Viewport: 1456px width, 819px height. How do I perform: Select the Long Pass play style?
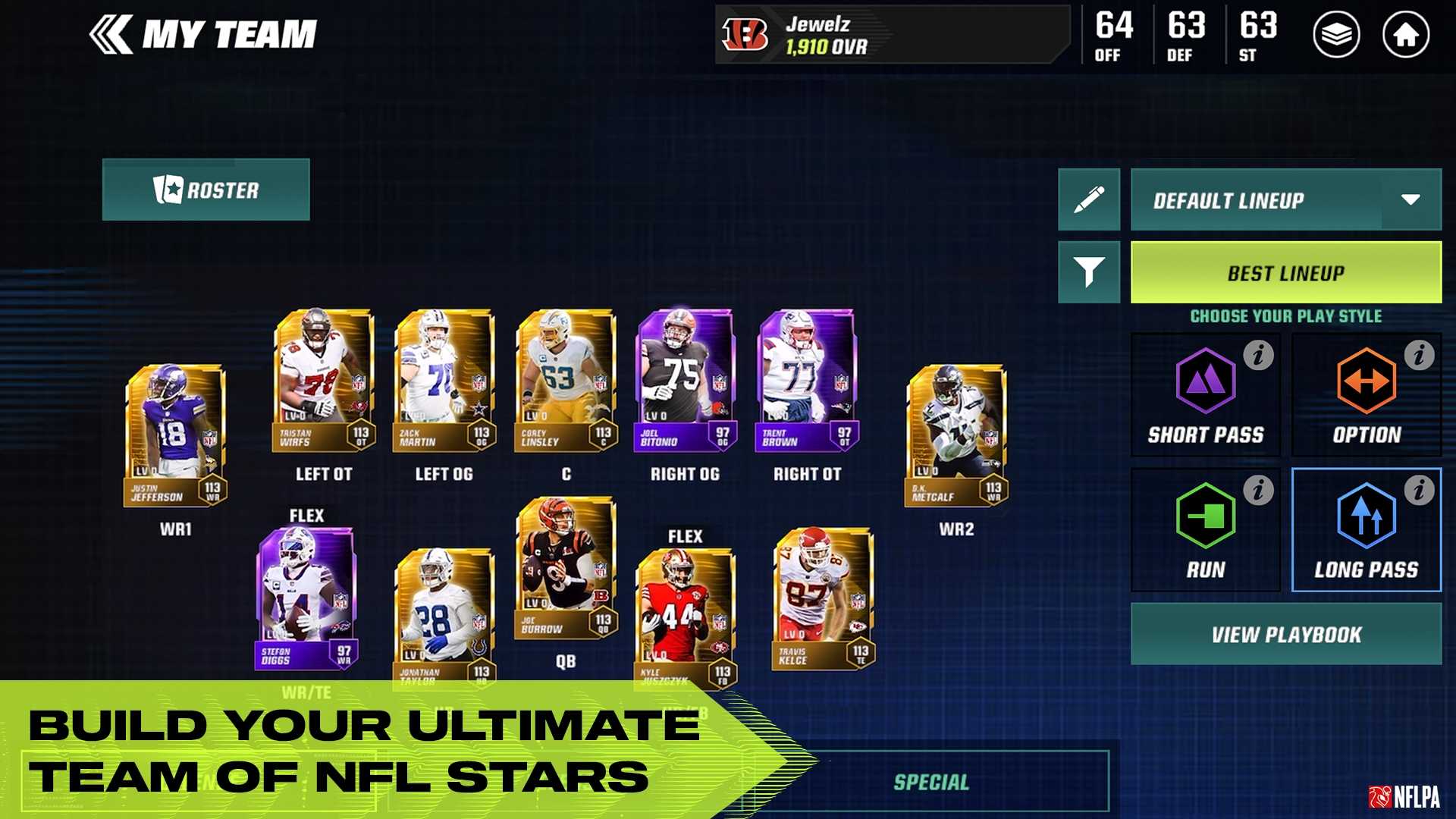pos(1366,531)
